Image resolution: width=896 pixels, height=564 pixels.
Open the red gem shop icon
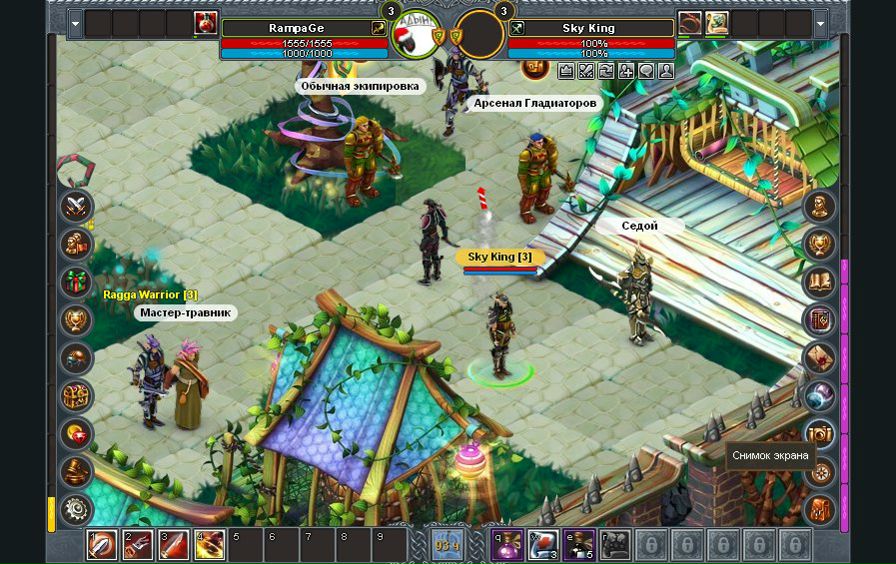tap(76, 434)
